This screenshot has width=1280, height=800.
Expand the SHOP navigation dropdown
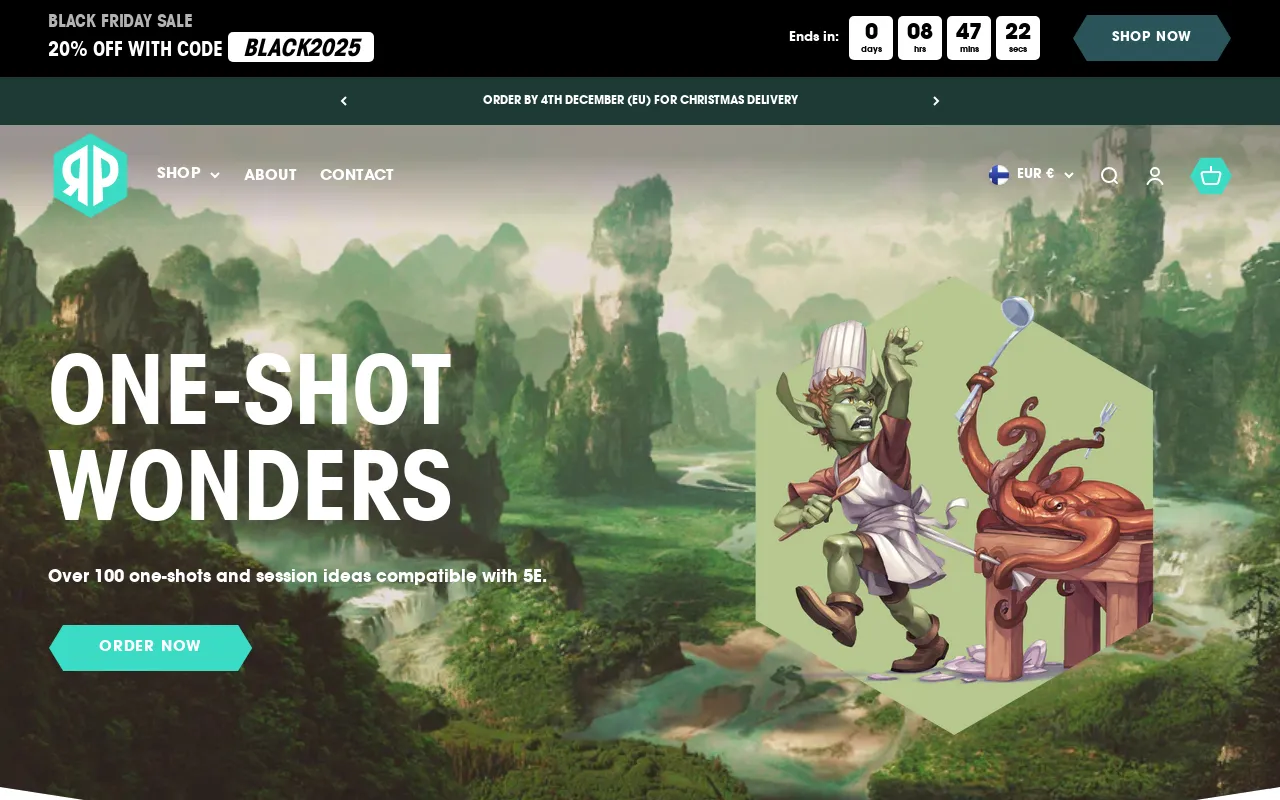coord(178,174)
